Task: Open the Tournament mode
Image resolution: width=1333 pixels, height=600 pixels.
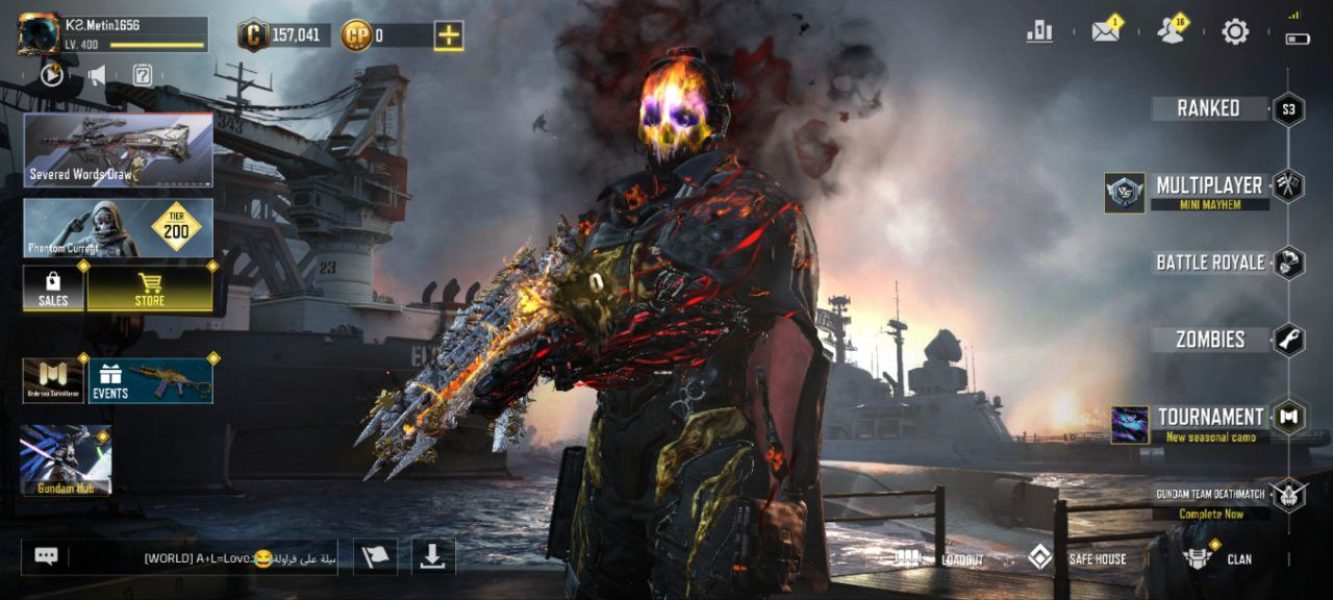Action: pyautogui.click(x=1210, y=418)
